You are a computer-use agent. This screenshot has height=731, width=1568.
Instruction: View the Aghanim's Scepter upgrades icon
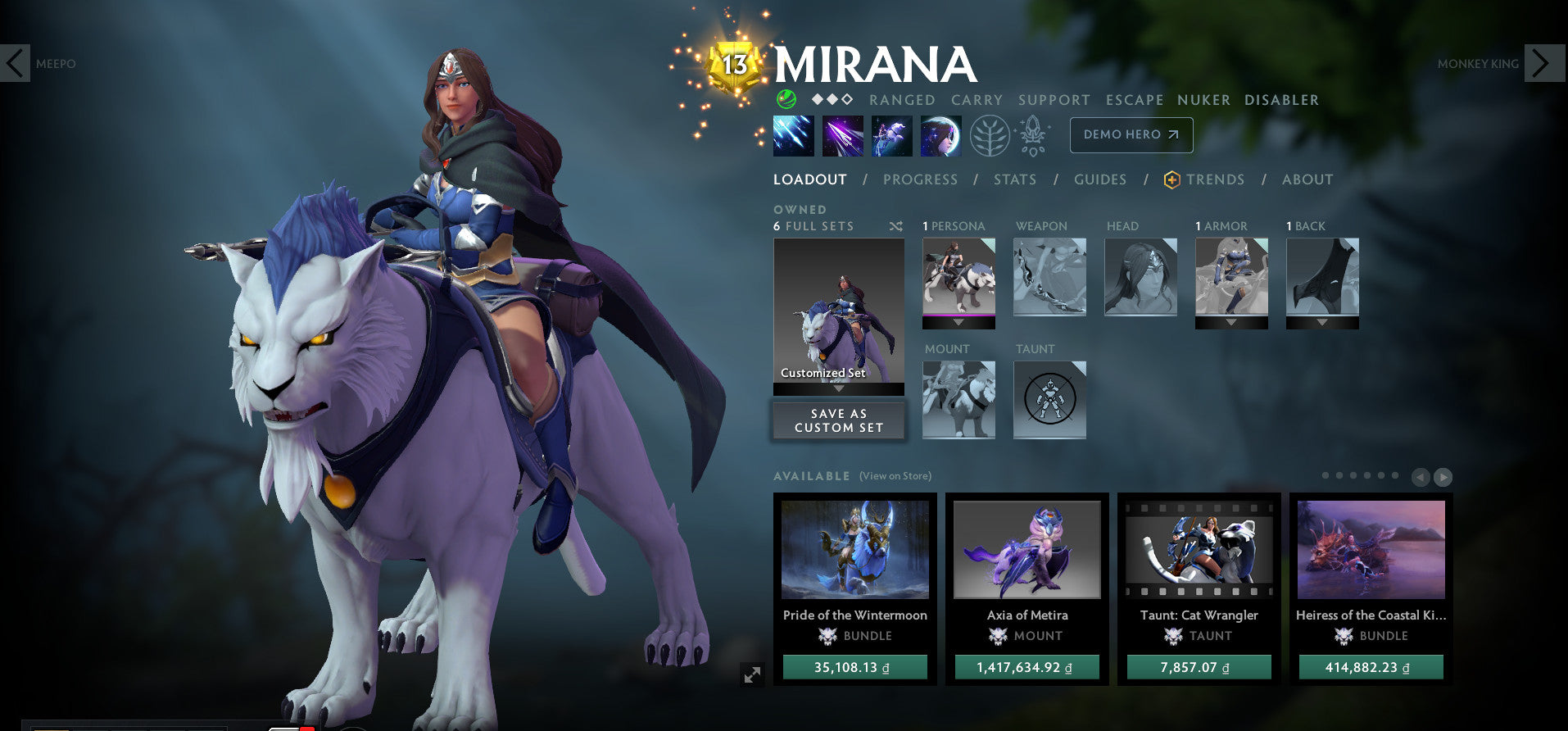[1033, 135]
